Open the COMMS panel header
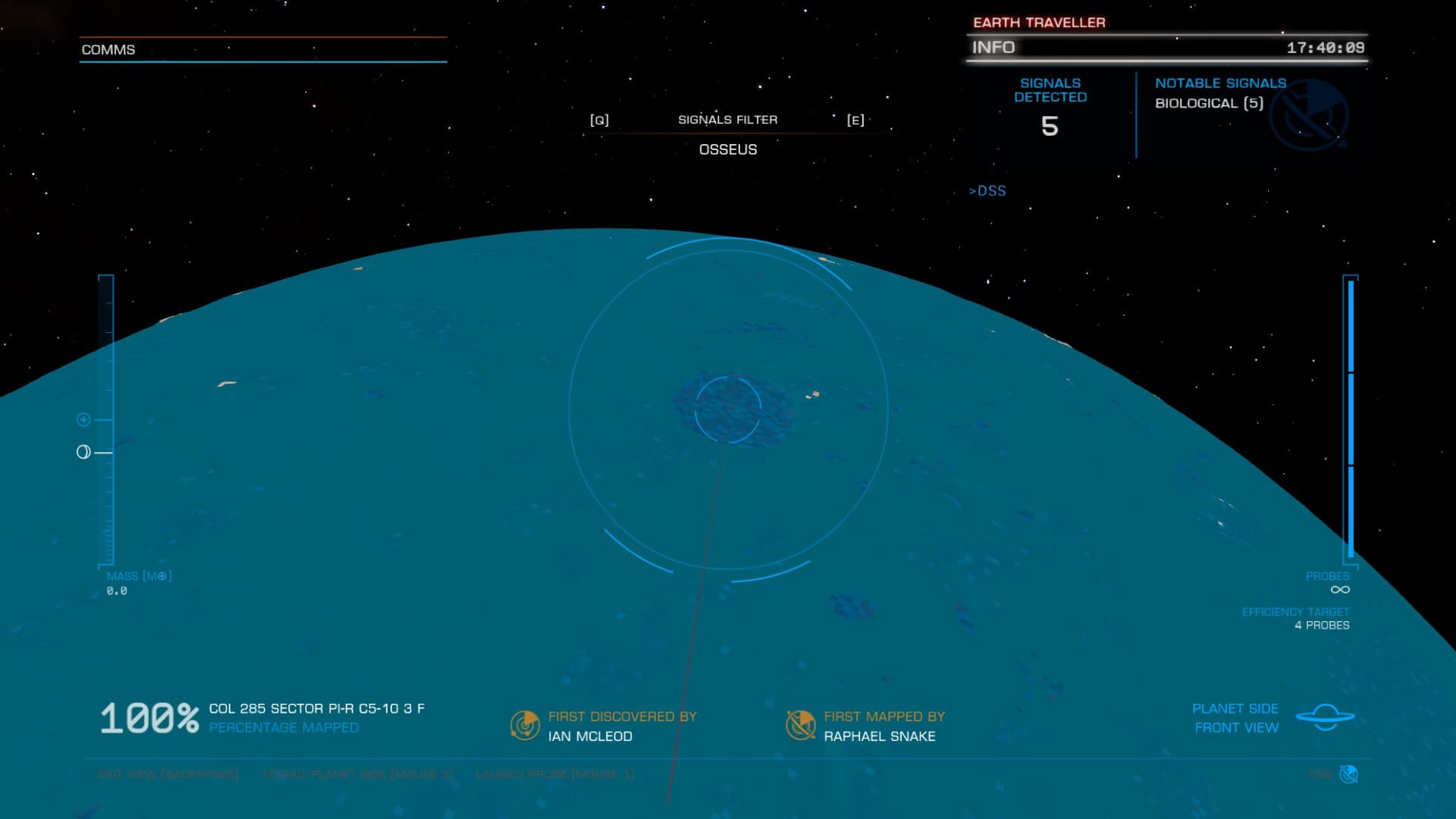 pos(108,49)
